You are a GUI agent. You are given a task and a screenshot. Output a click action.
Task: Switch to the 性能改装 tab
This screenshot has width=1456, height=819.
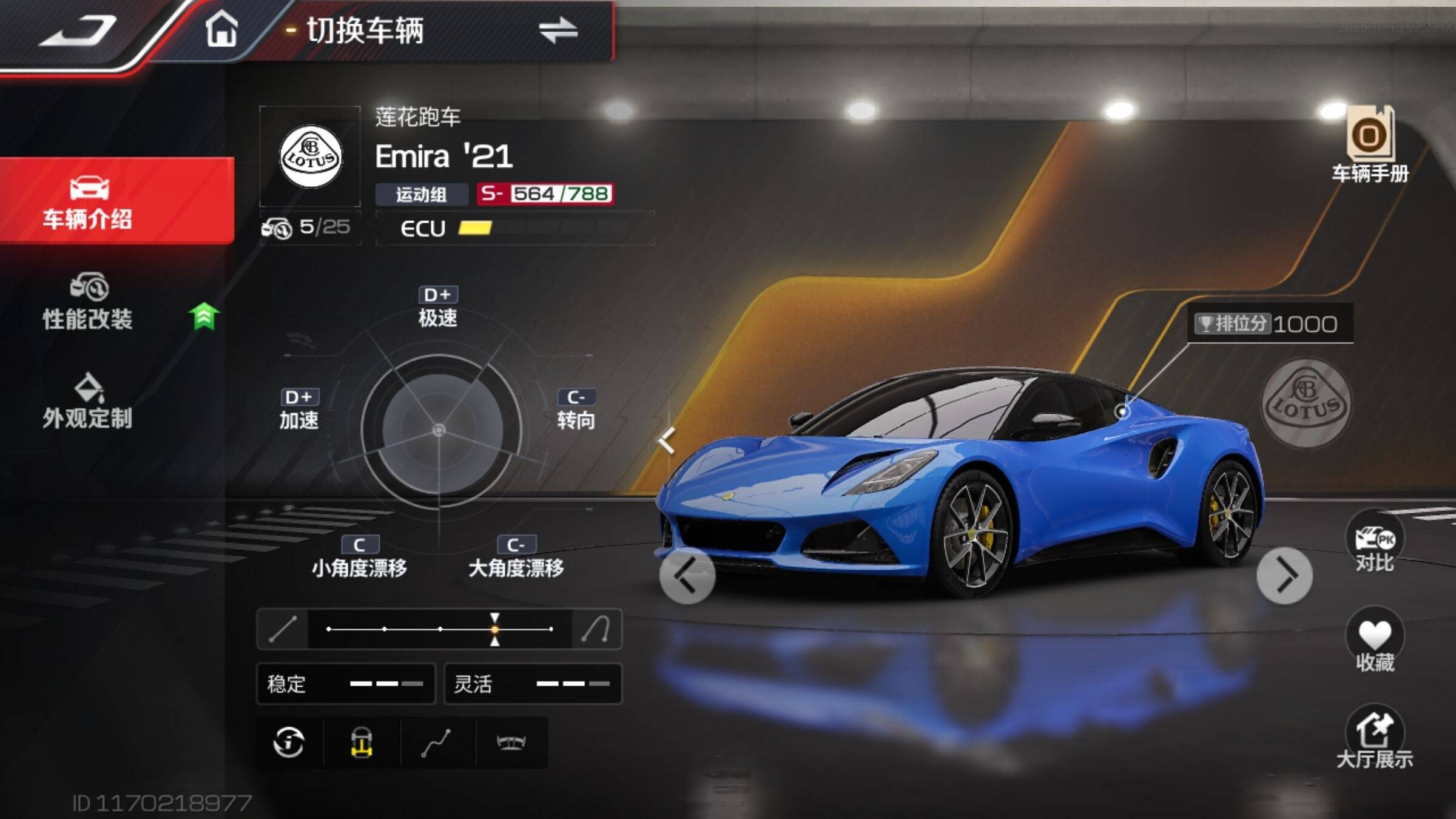[89, 302]
